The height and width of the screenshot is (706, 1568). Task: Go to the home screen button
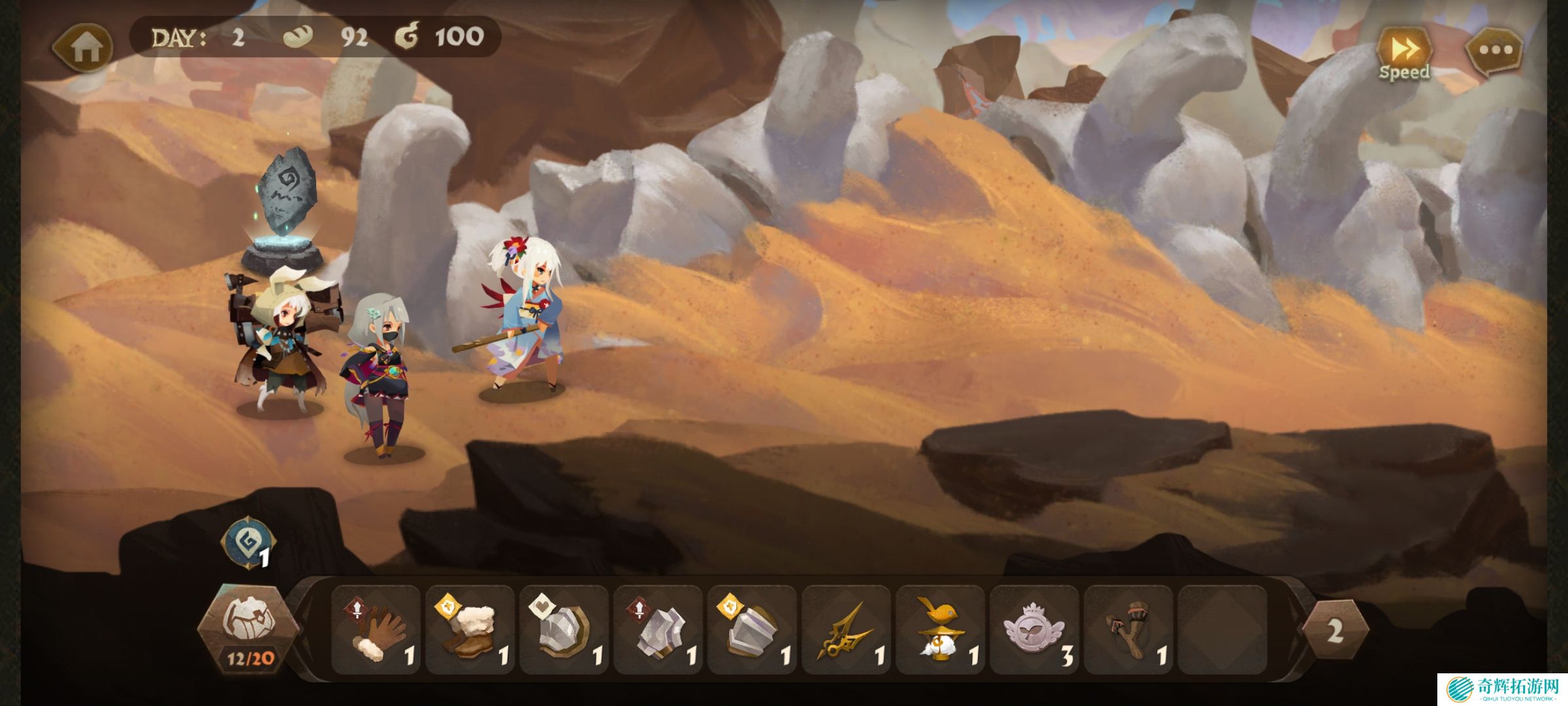[x=84, y=47]
